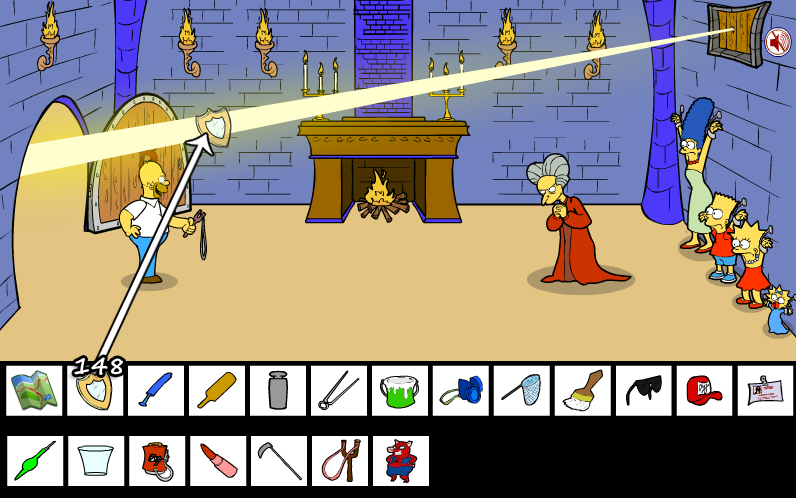Choose the gray metal weight item

coord(278,391)
